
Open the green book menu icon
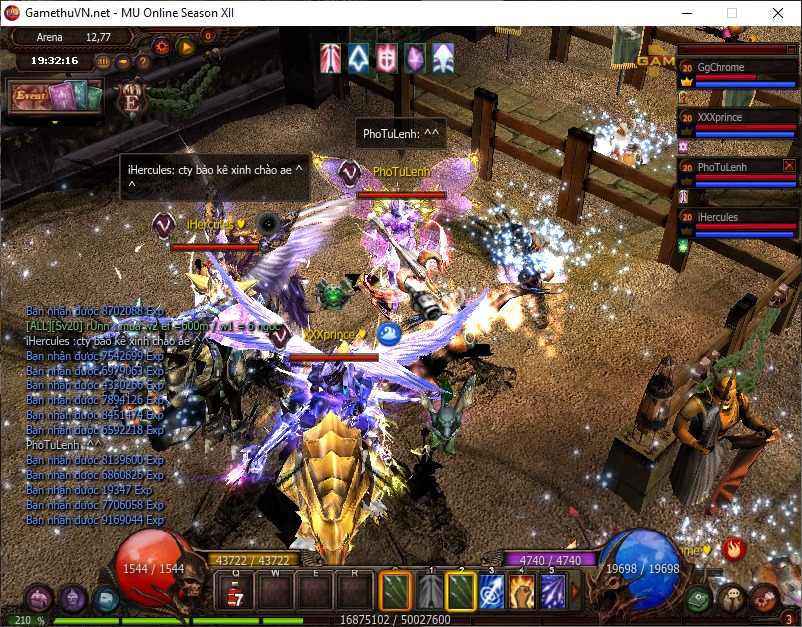tap(700, 599)
